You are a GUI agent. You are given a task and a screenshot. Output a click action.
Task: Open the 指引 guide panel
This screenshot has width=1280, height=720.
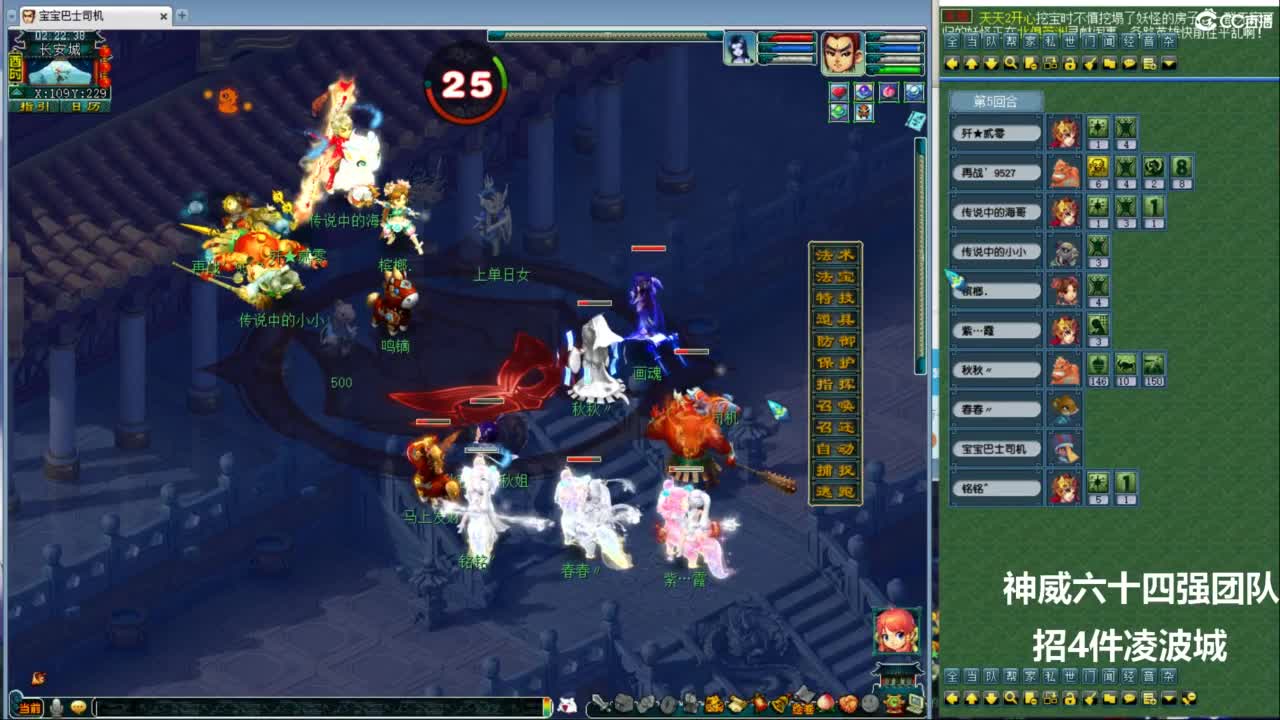(x=33, y=105)
